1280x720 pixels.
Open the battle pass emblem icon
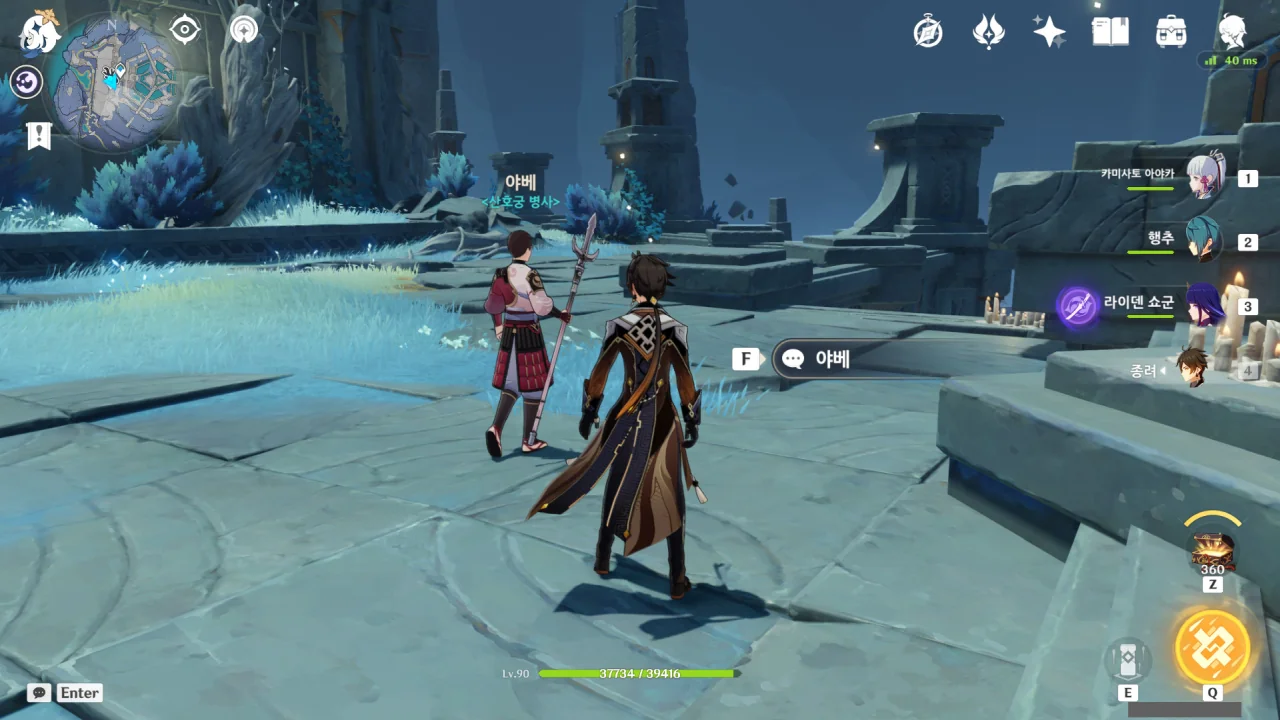[x=988, y=32]
